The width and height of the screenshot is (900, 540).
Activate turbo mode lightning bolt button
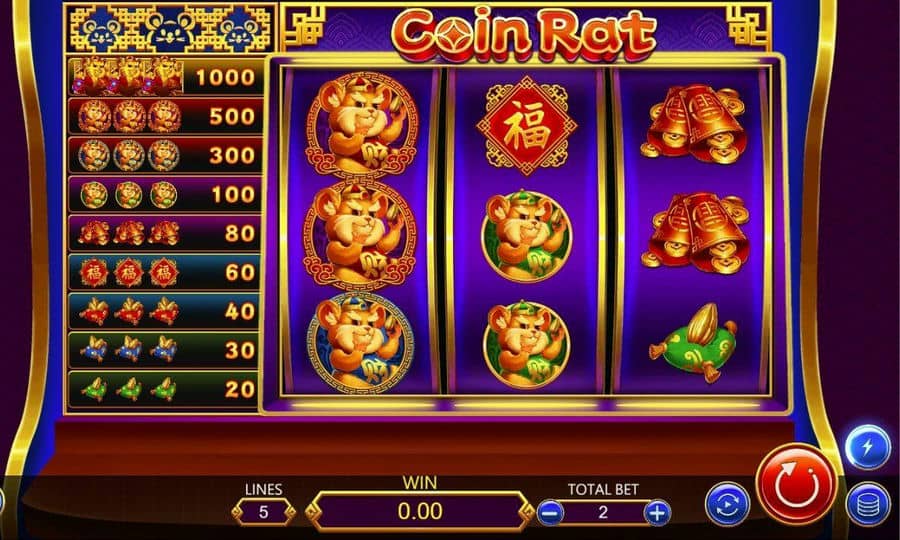point(867,448)
